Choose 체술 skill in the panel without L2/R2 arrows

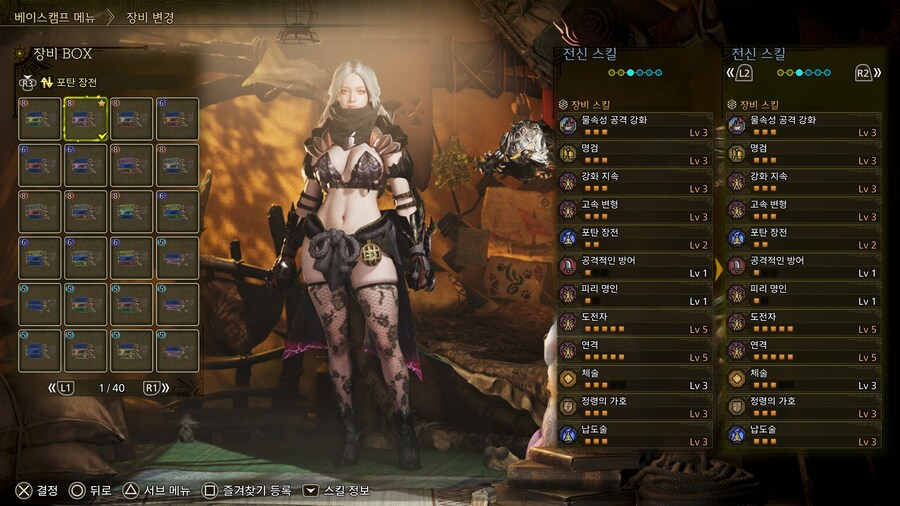(x=634, y=378)
